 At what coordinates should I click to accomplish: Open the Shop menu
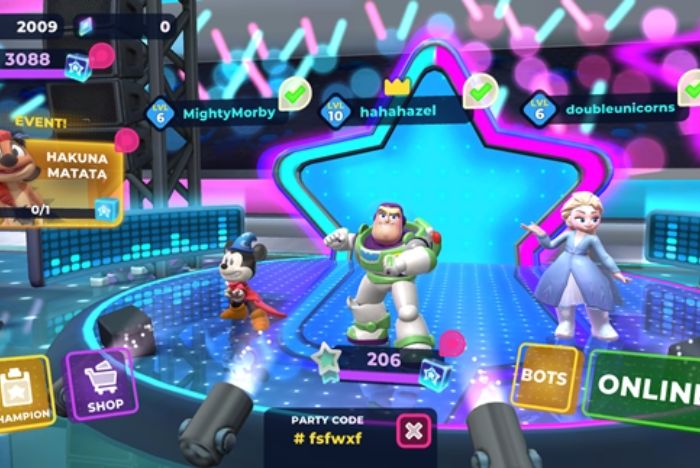point(103,385)
